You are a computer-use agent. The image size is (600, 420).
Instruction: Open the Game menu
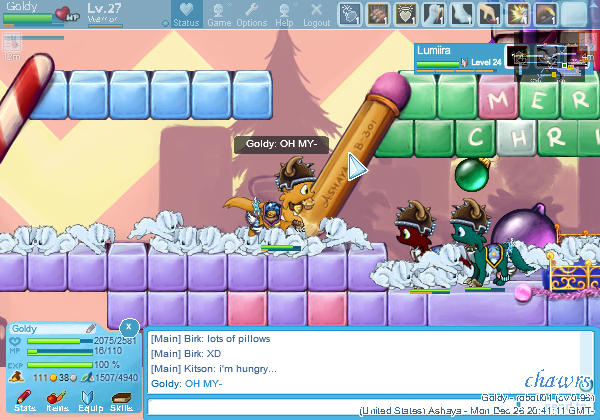[219, 14]
